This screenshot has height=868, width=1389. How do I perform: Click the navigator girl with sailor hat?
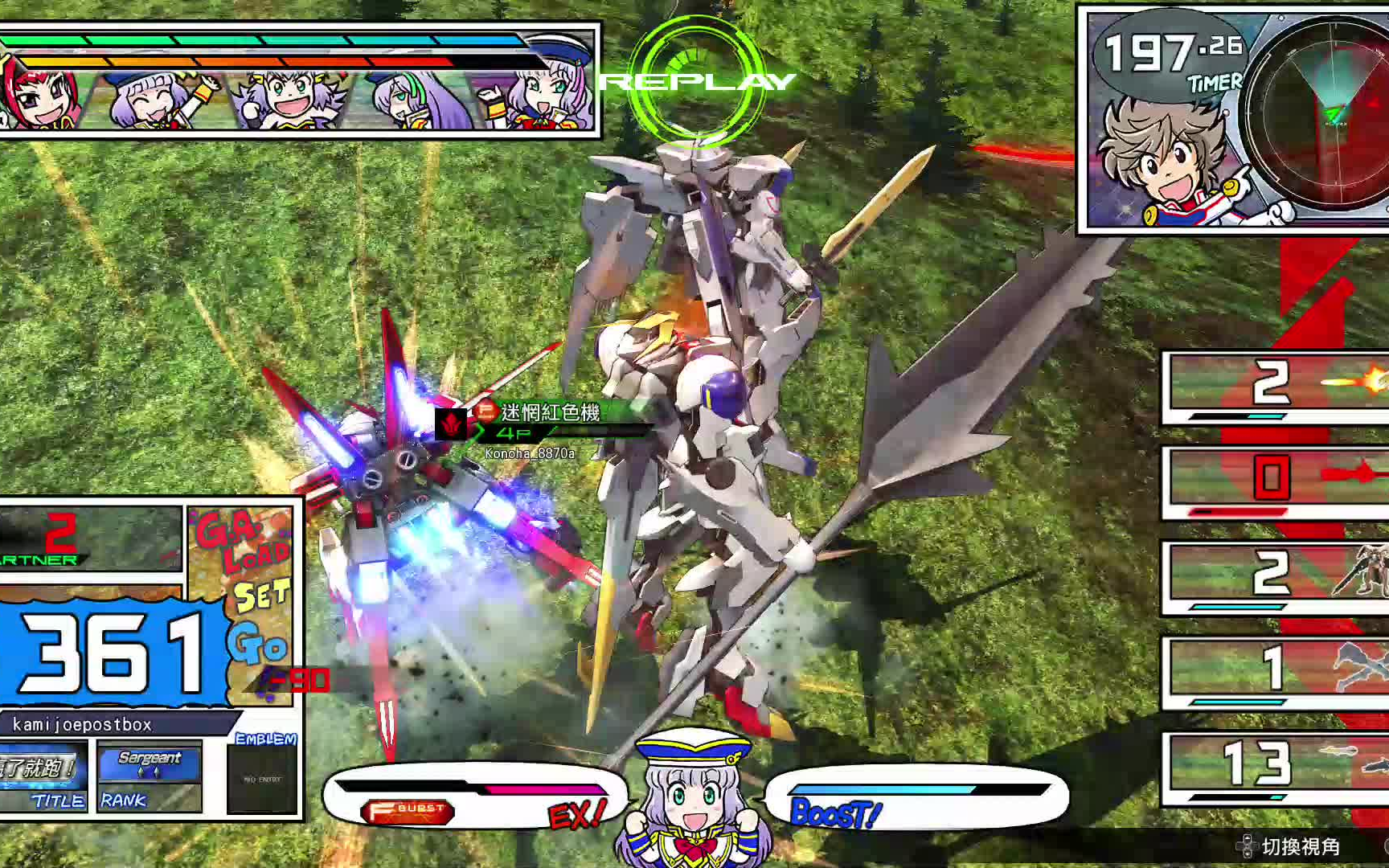pyautogui.click(x=693, y=800)
